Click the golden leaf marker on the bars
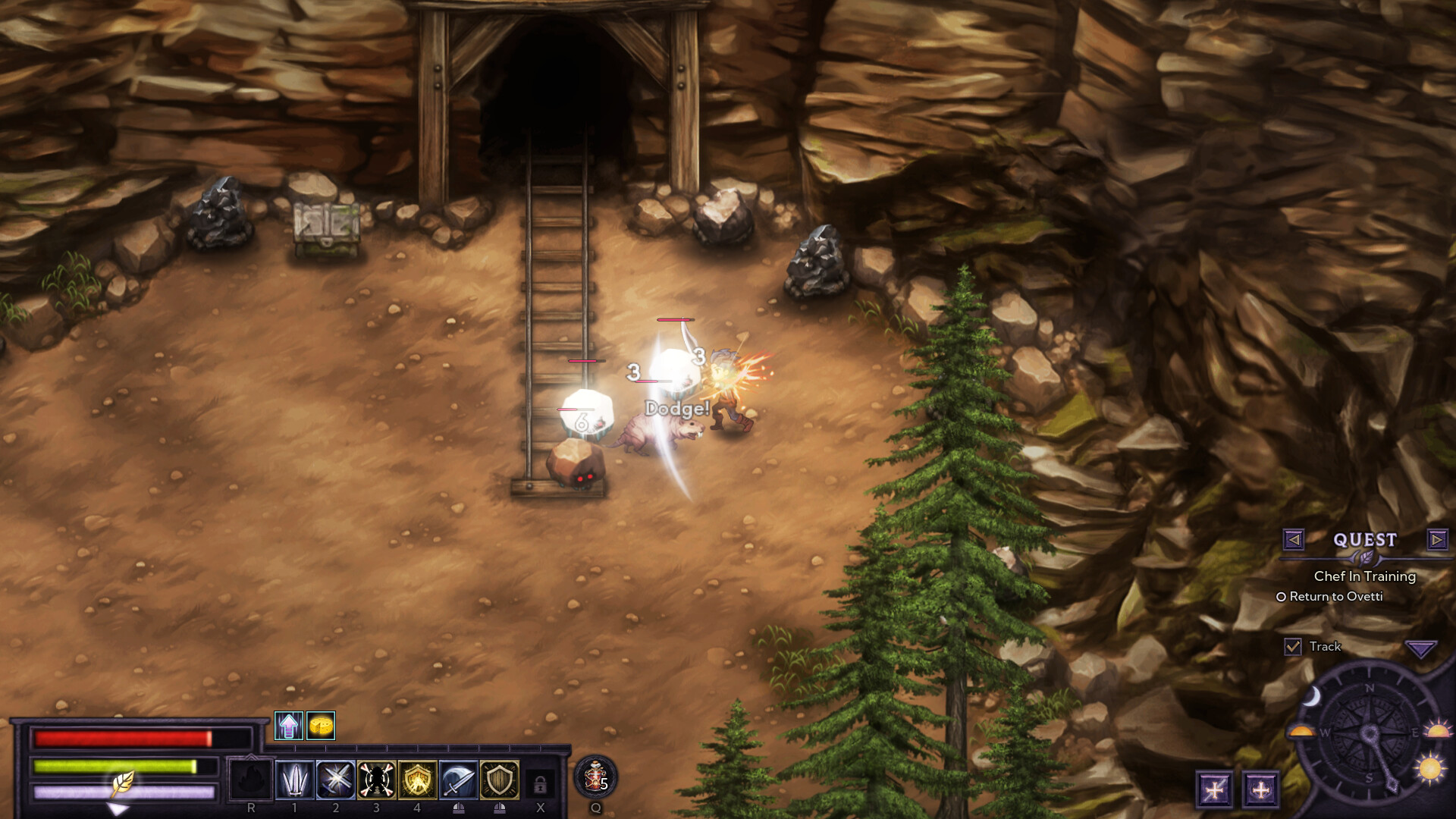1456x819 pixels. point(123,783)
